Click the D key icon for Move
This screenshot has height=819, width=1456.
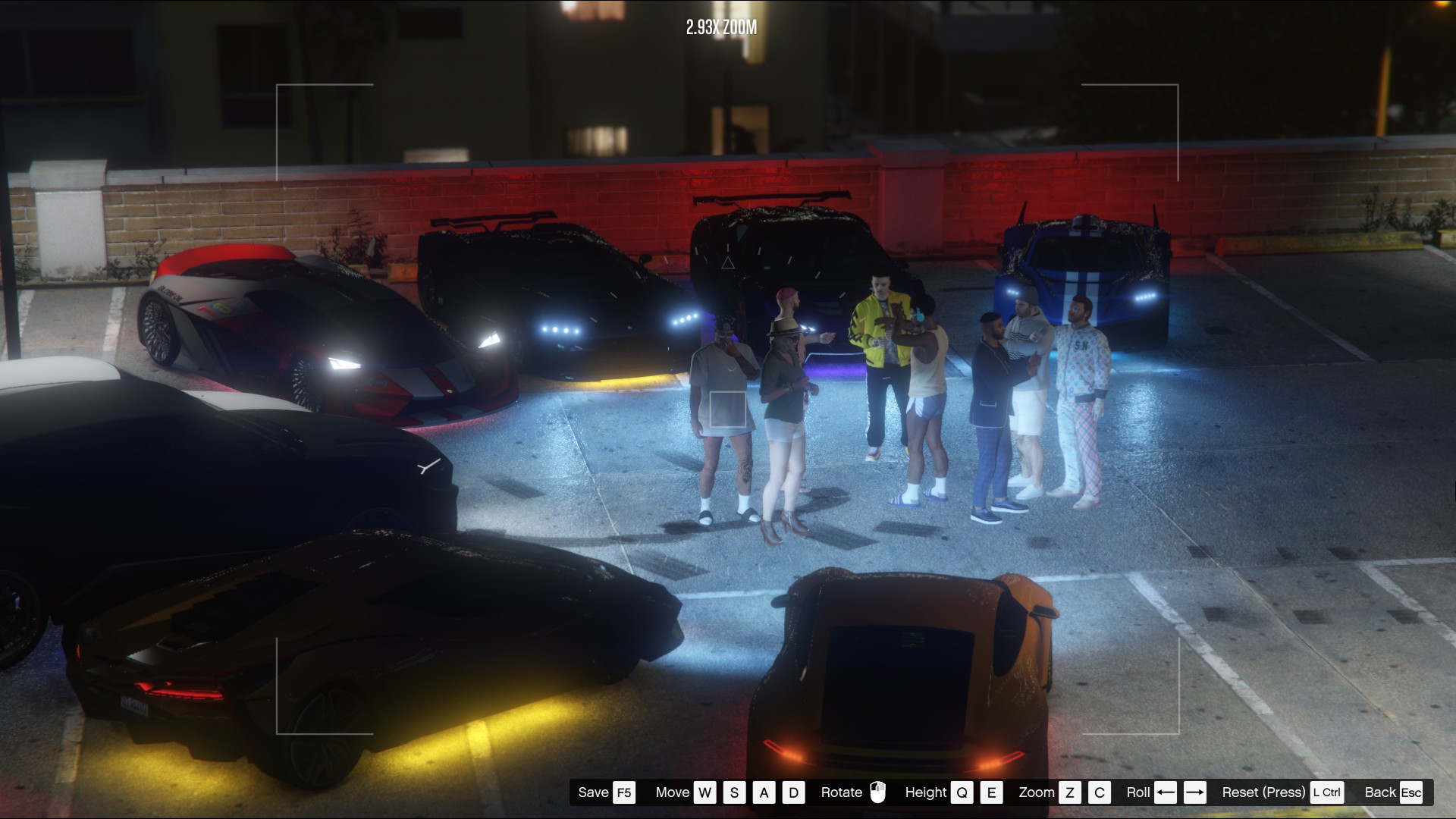click(793, 792)
